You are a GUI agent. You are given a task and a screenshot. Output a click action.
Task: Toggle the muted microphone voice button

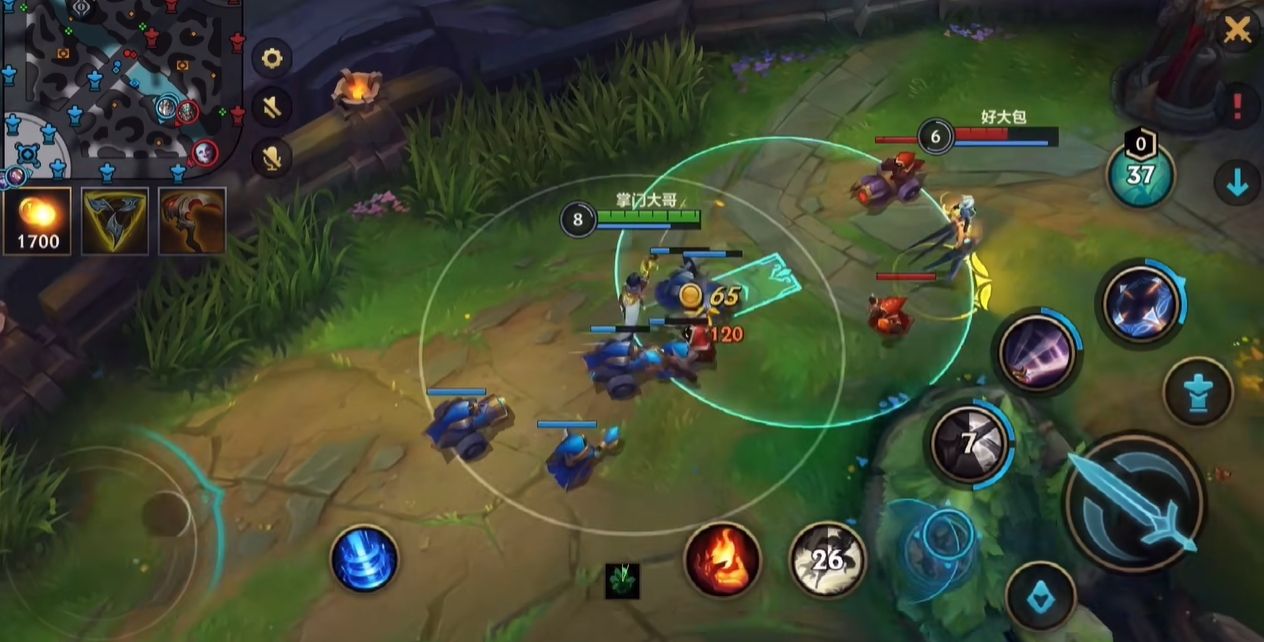point(271,156)
